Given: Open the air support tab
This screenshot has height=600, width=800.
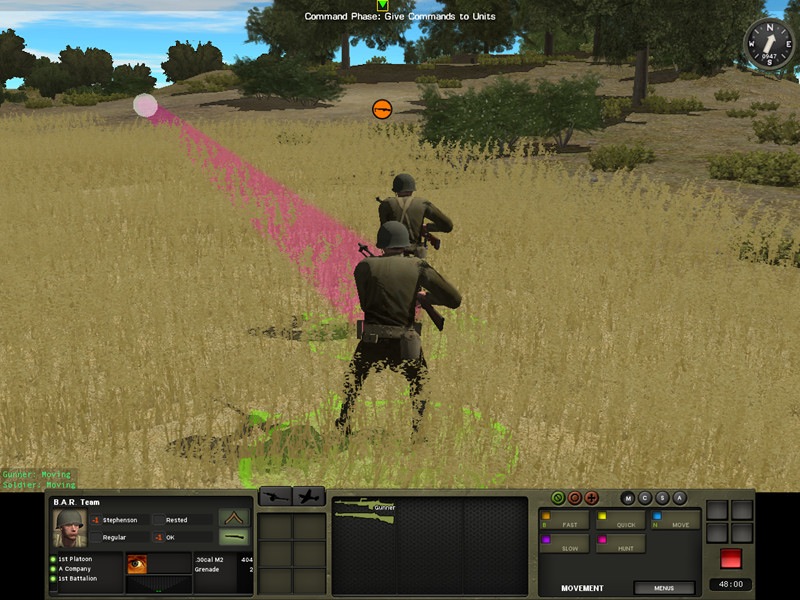Looking at the screenshot, I should point(309,496).
